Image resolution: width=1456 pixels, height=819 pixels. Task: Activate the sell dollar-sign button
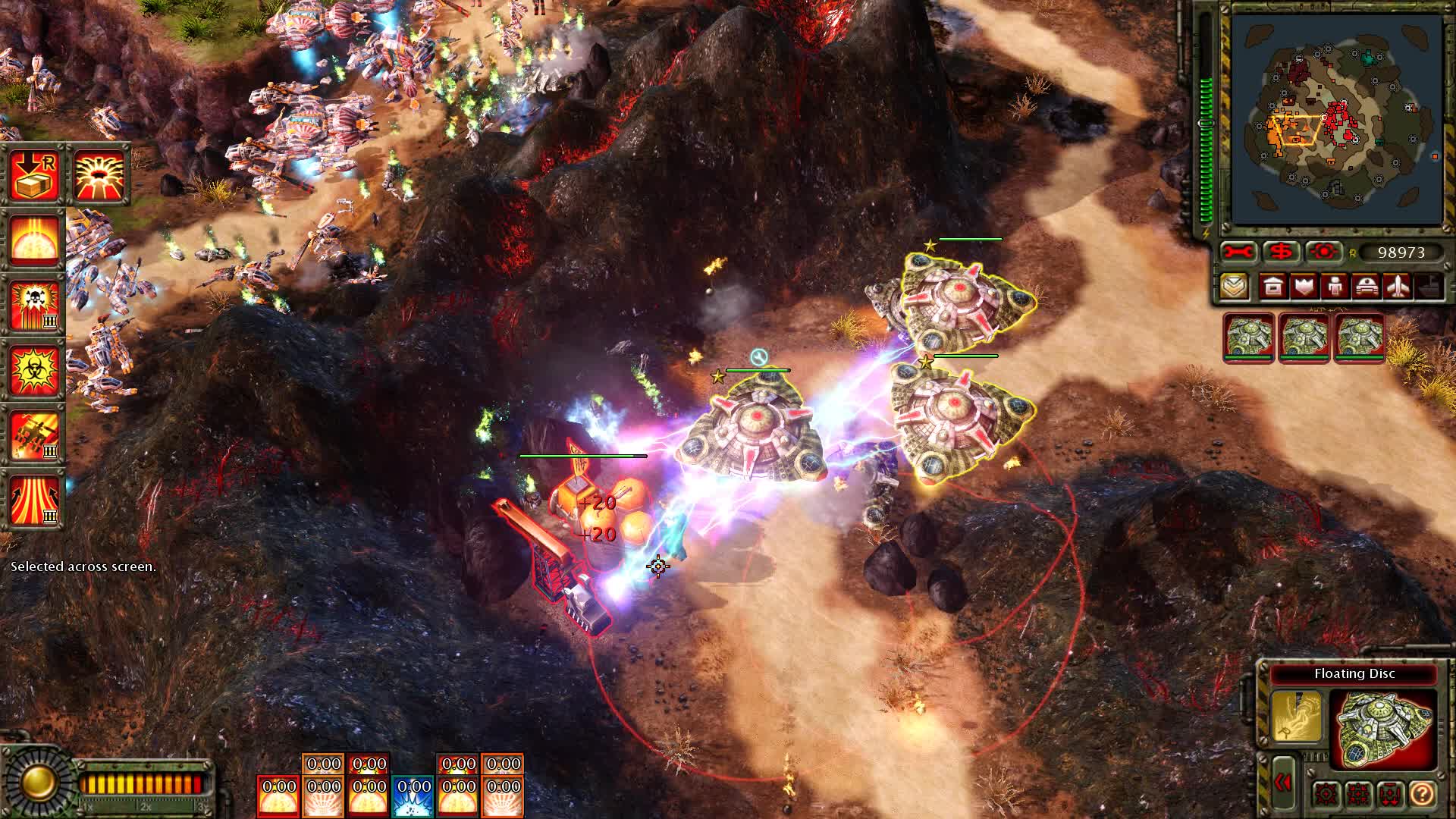pyautogui.click(x=1281, y=252)
